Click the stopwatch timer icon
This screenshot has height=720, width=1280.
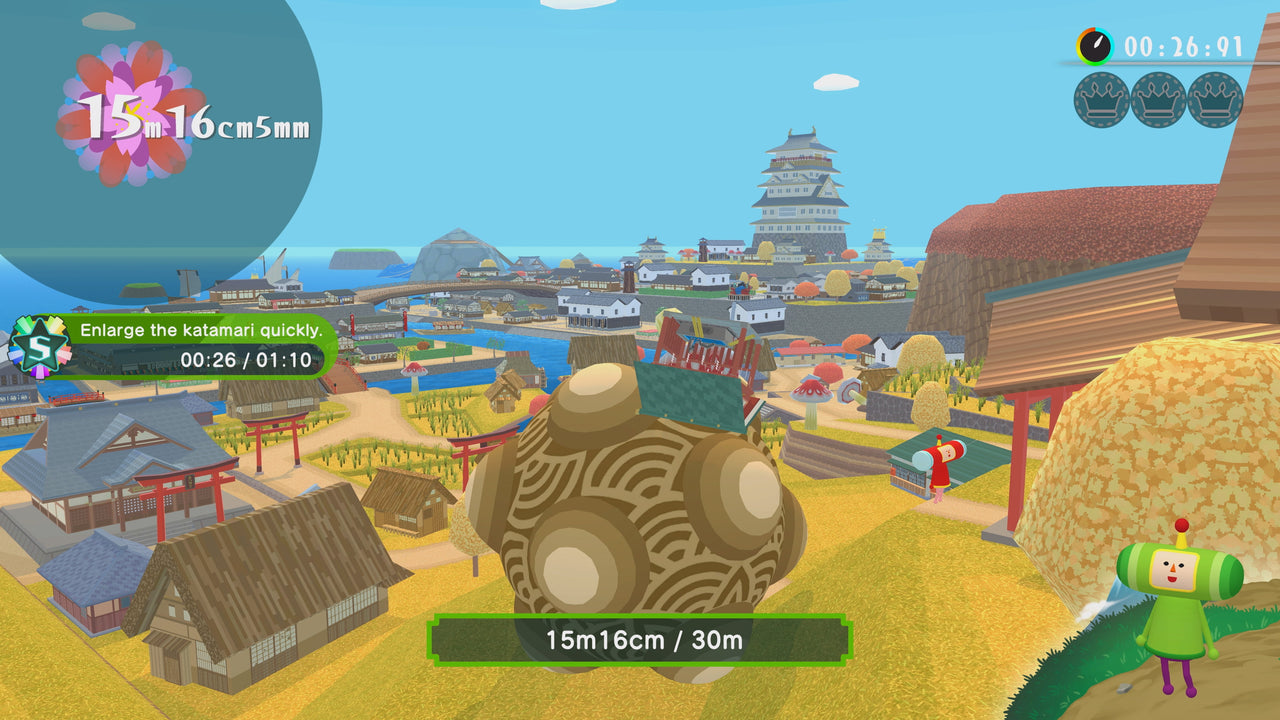coord(1097,44)
